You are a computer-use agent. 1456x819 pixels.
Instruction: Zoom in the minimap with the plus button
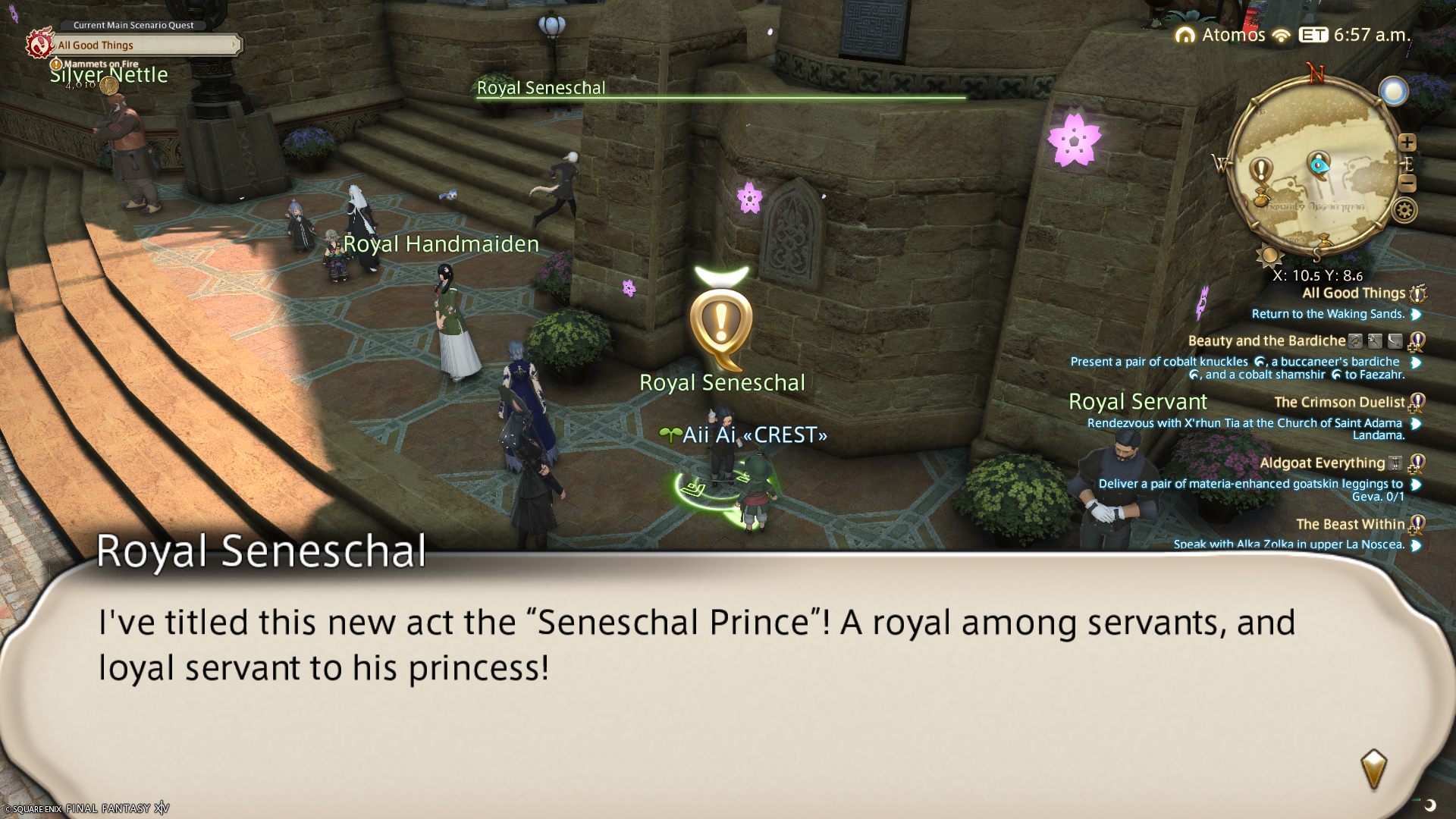coord(1407,143)
